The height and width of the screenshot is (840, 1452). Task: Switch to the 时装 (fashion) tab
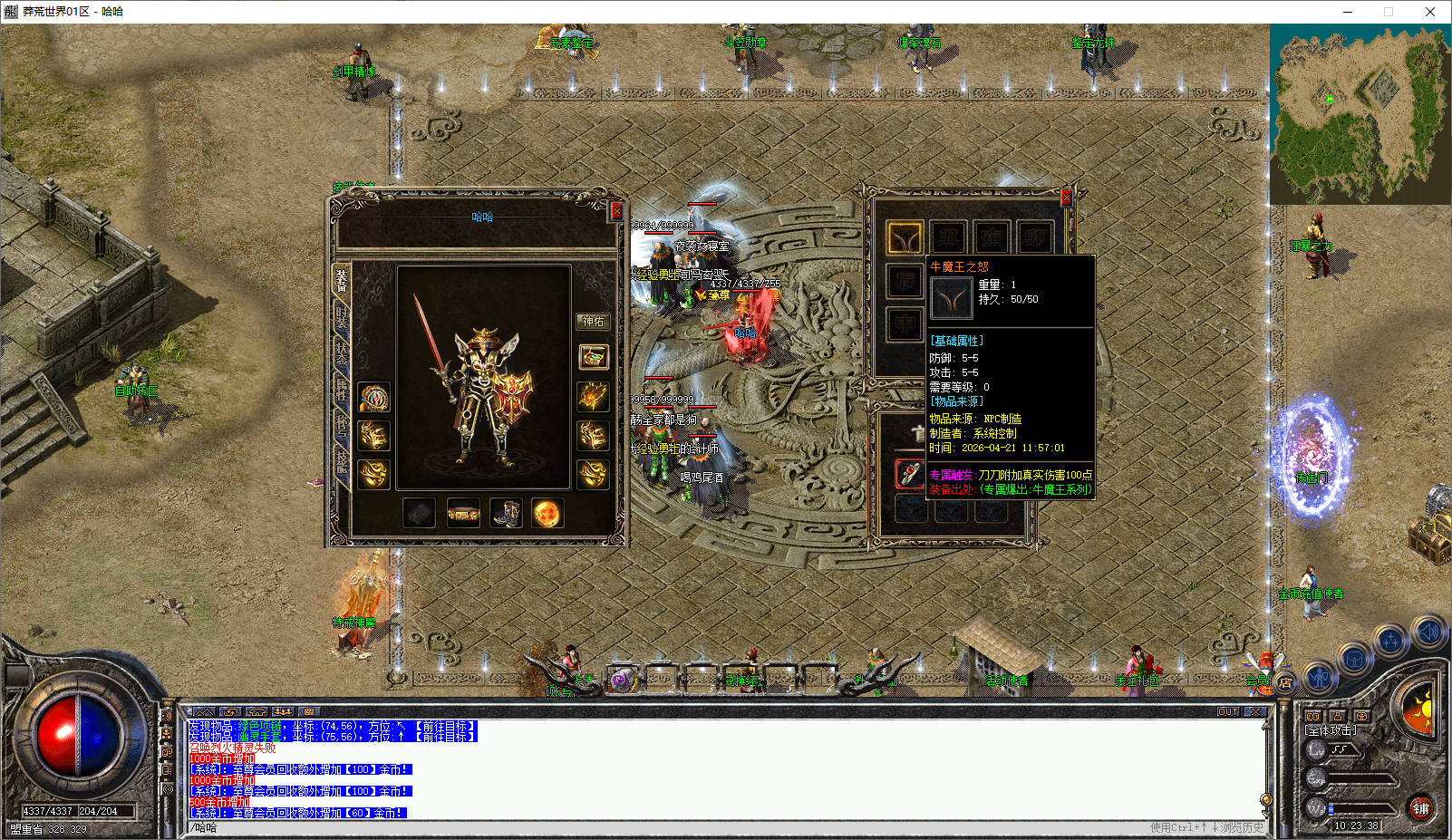tap(342, 317)
